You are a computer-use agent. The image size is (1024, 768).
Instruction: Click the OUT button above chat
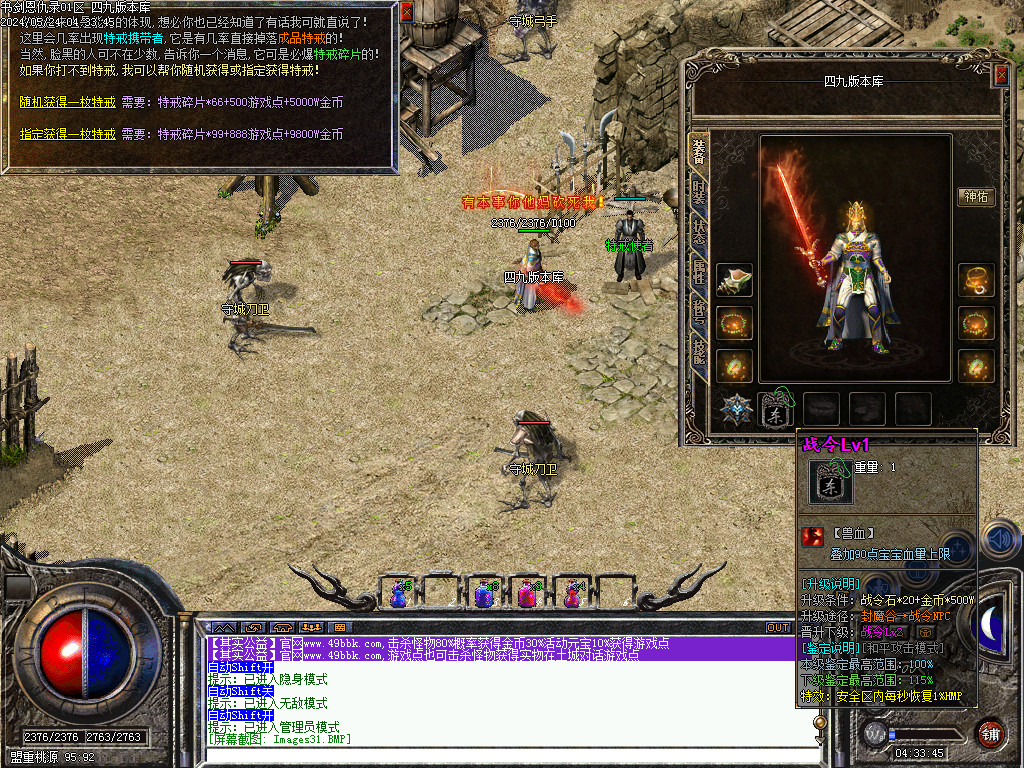click(x=778, y=627)
